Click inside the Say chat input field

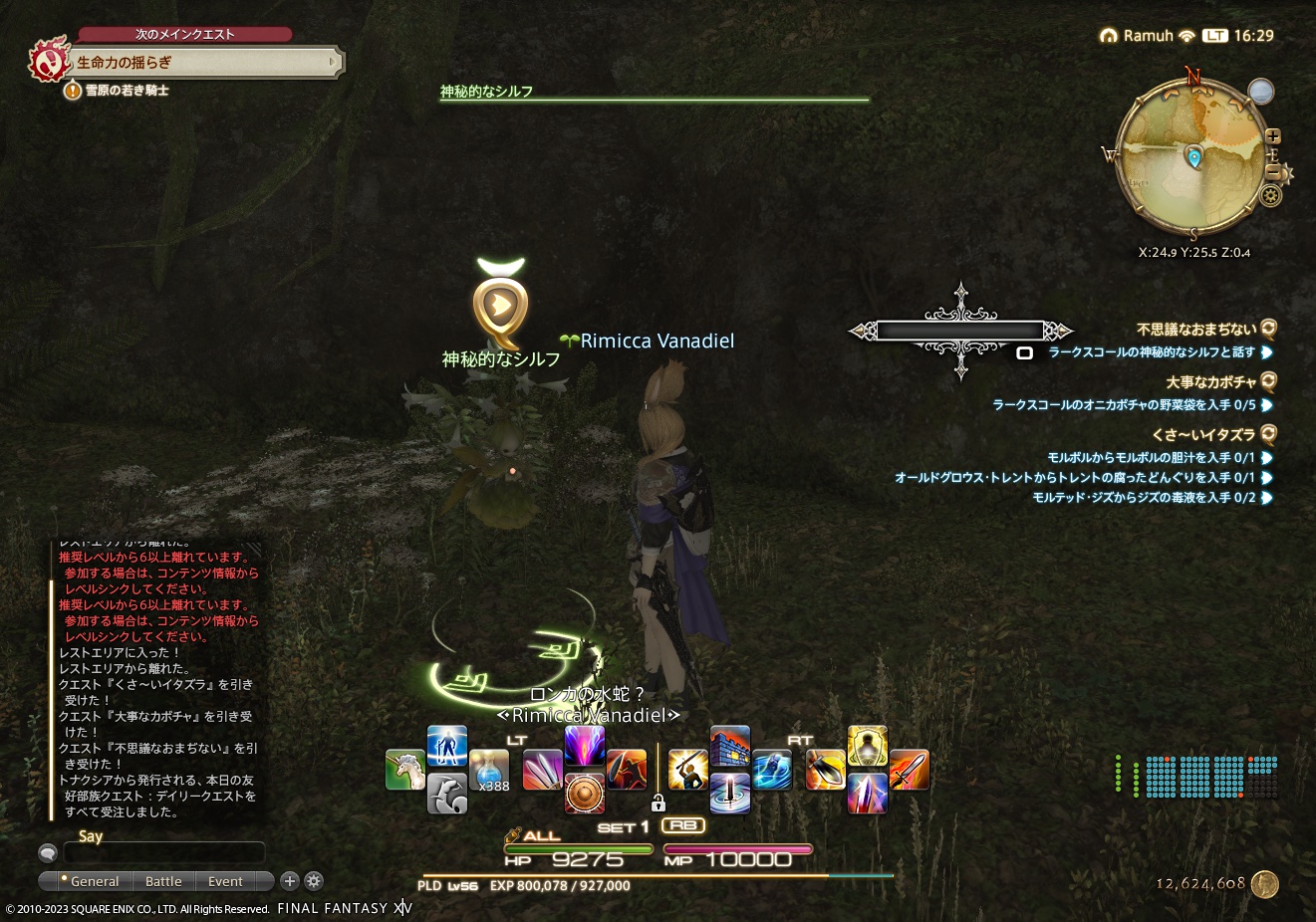164,853
